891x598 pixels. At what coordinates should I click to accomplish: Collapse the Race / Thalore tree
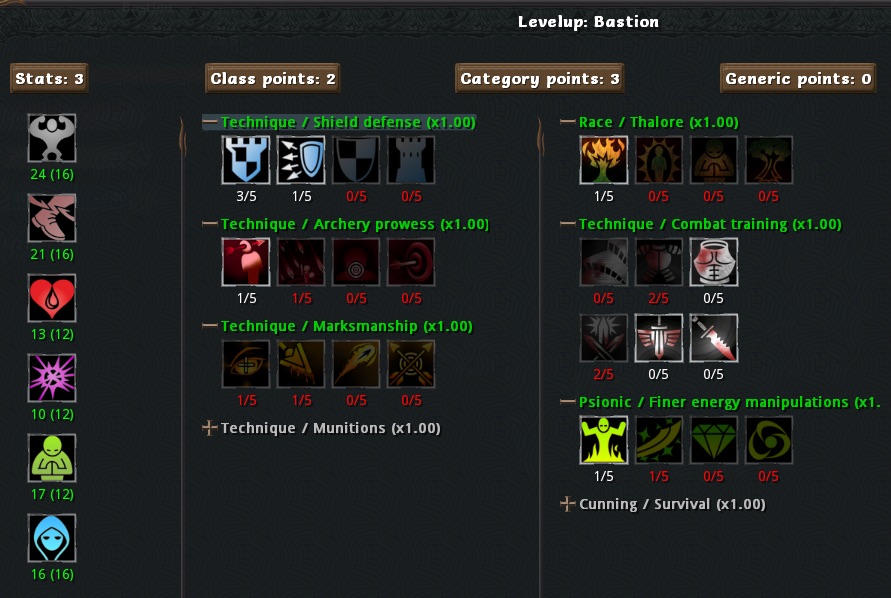click(x=568, y=122)
